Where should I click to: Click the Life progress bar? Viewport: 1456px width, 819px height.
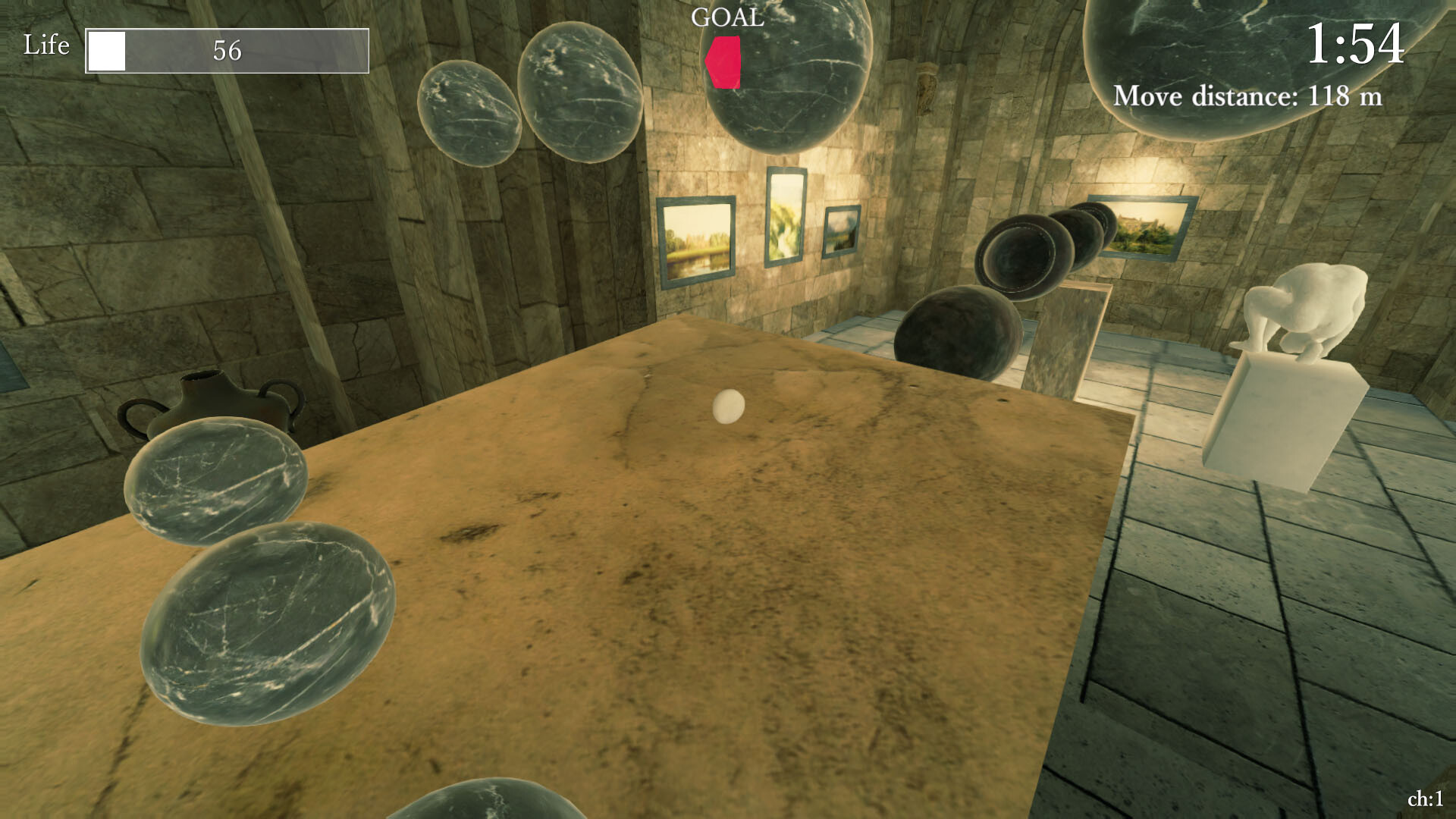pyautogui.click(x=227, y=52)
